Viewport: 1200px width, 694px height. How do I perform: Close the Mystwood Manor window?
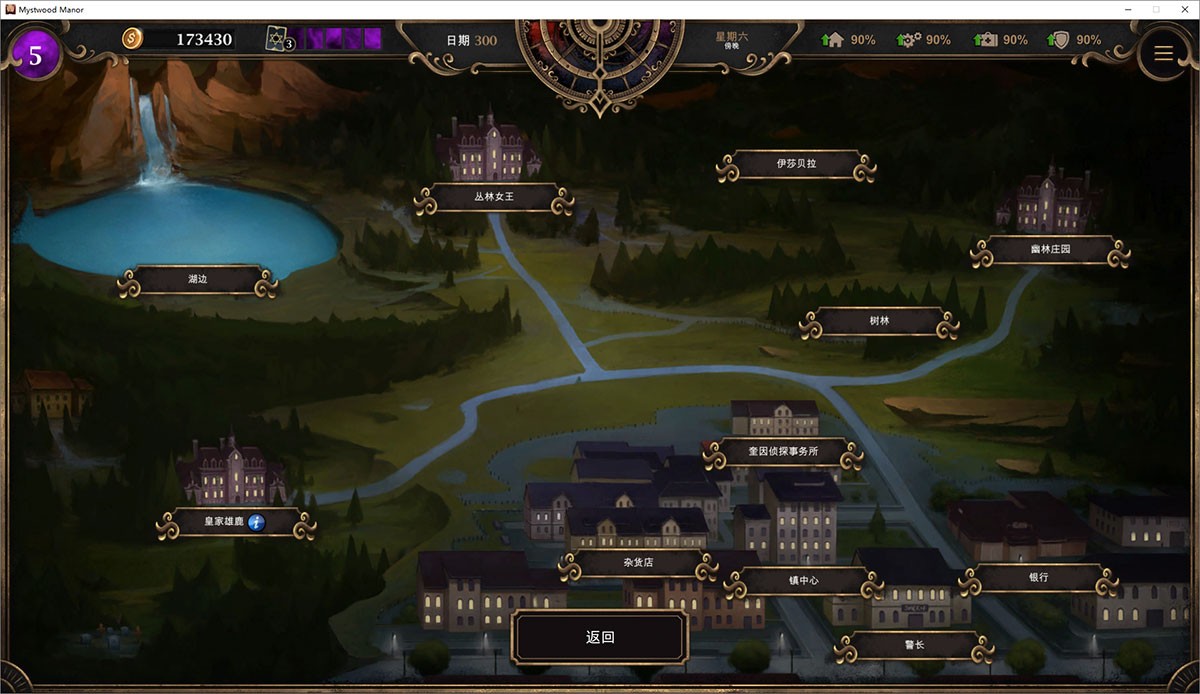[x=1182, y=9]
